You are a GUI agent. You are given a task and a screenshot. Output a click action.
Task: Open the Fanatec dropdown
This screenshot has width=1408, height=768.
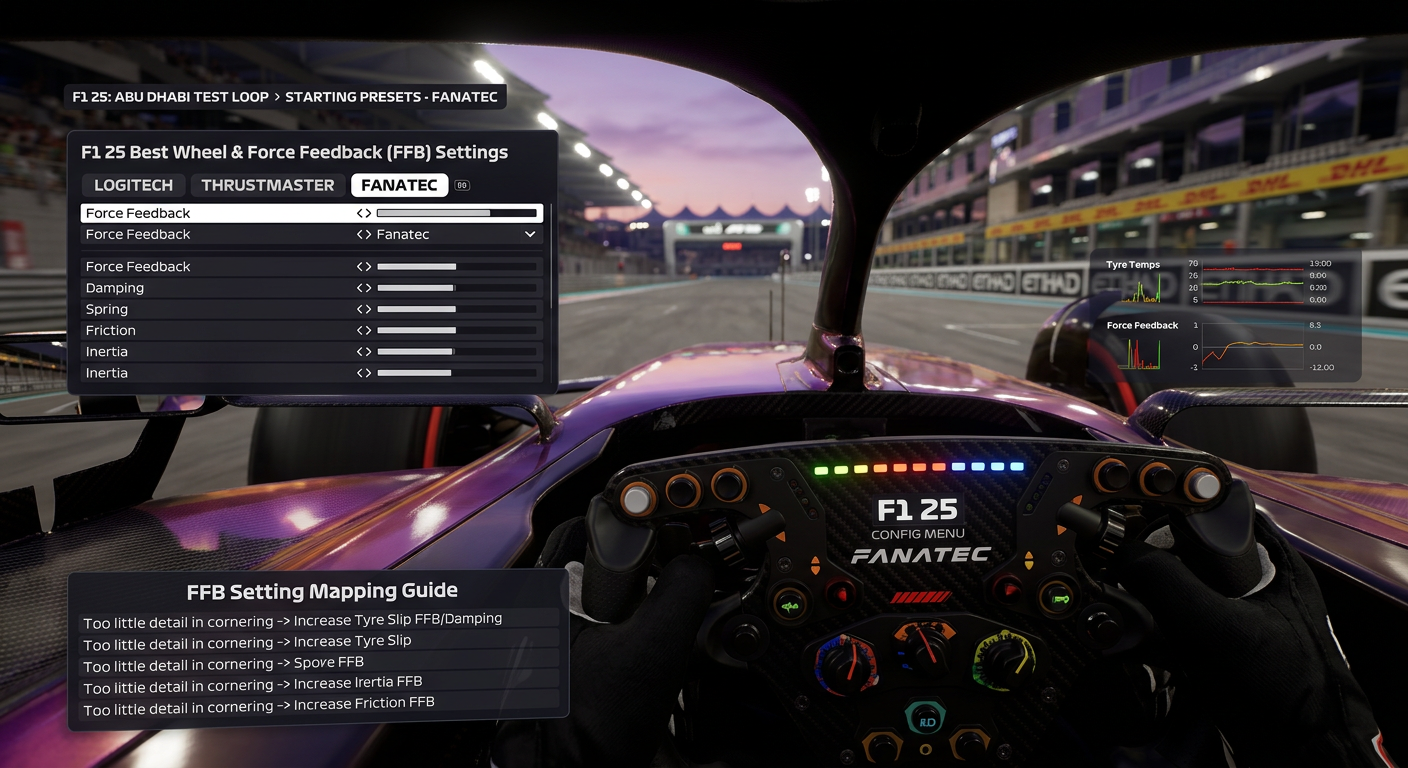coord(530,234)
